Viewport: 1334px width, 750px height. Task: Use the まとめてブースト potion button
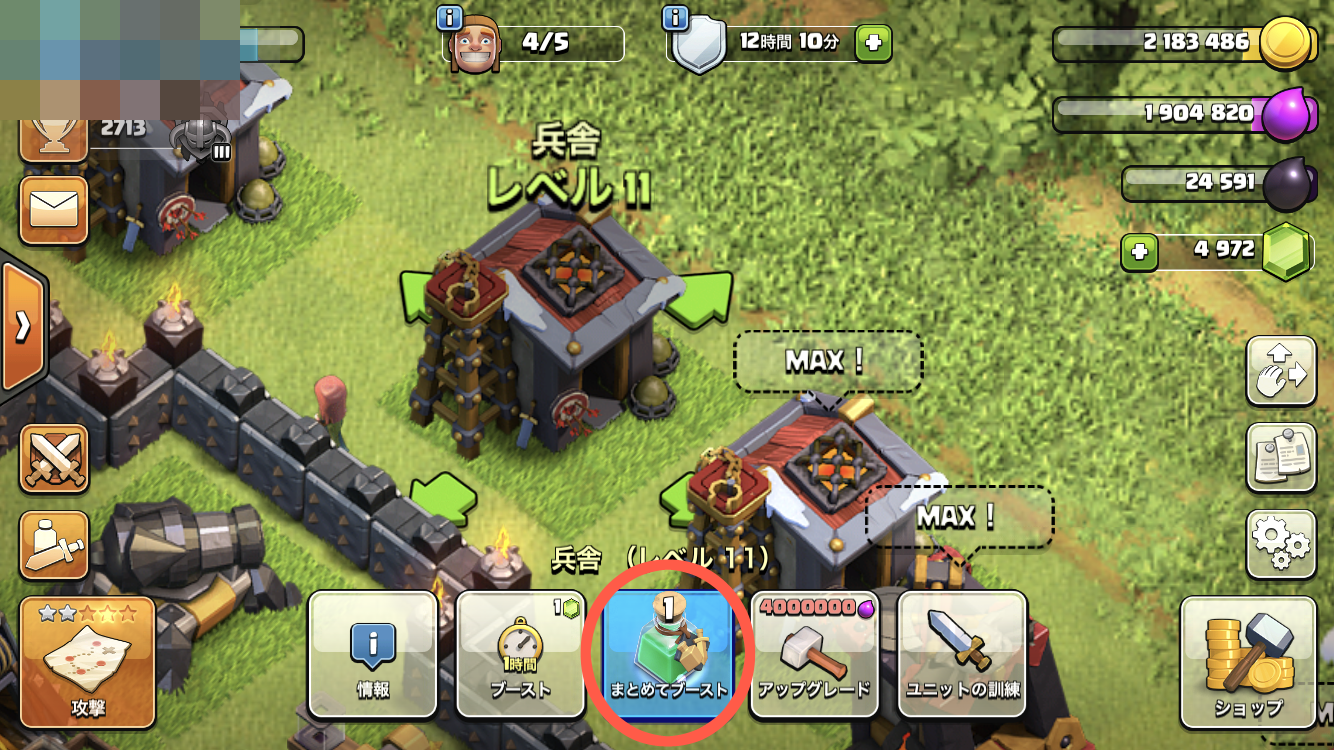[x=668, y=654]
